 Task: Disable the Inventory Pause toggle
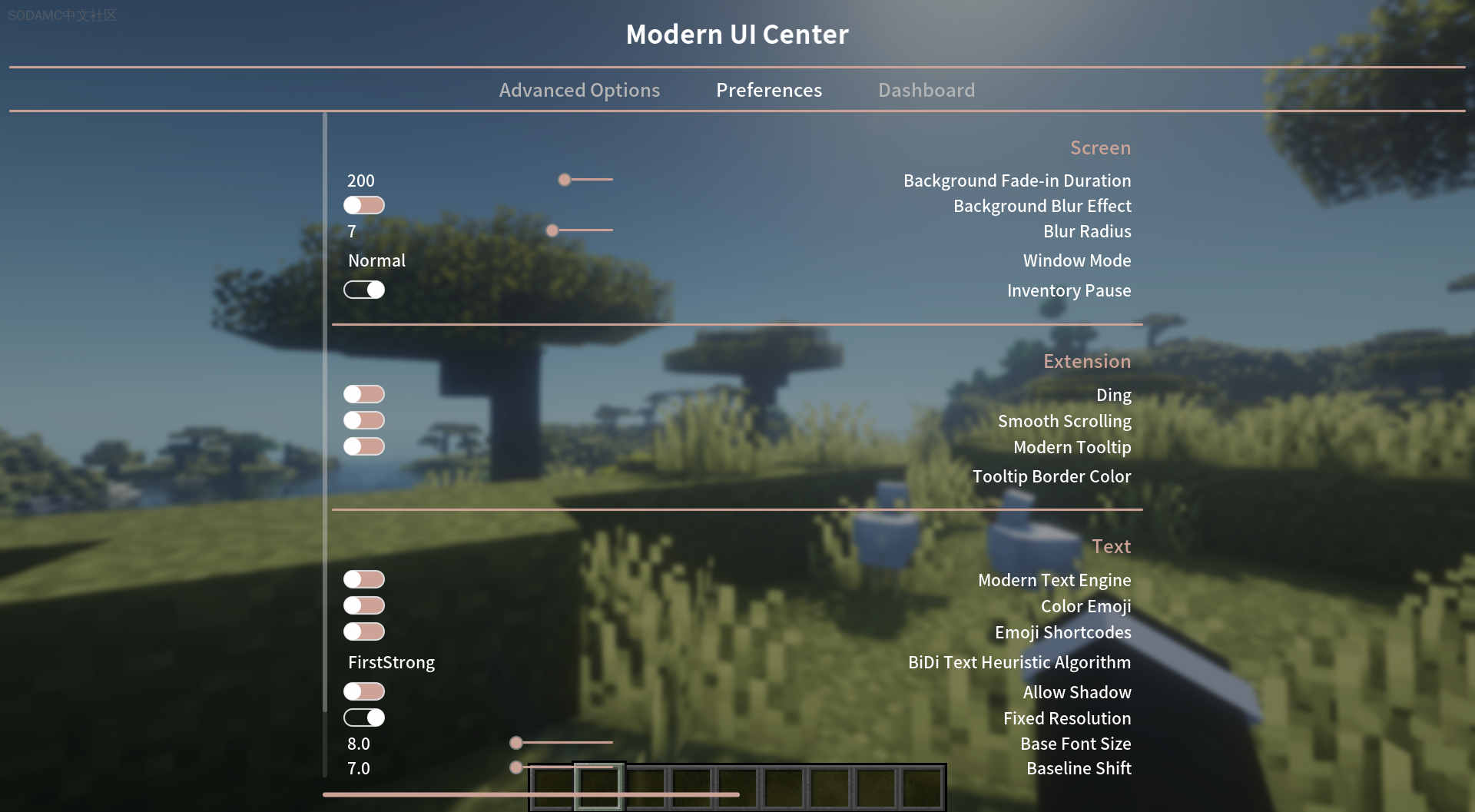[x=363, y=290]
